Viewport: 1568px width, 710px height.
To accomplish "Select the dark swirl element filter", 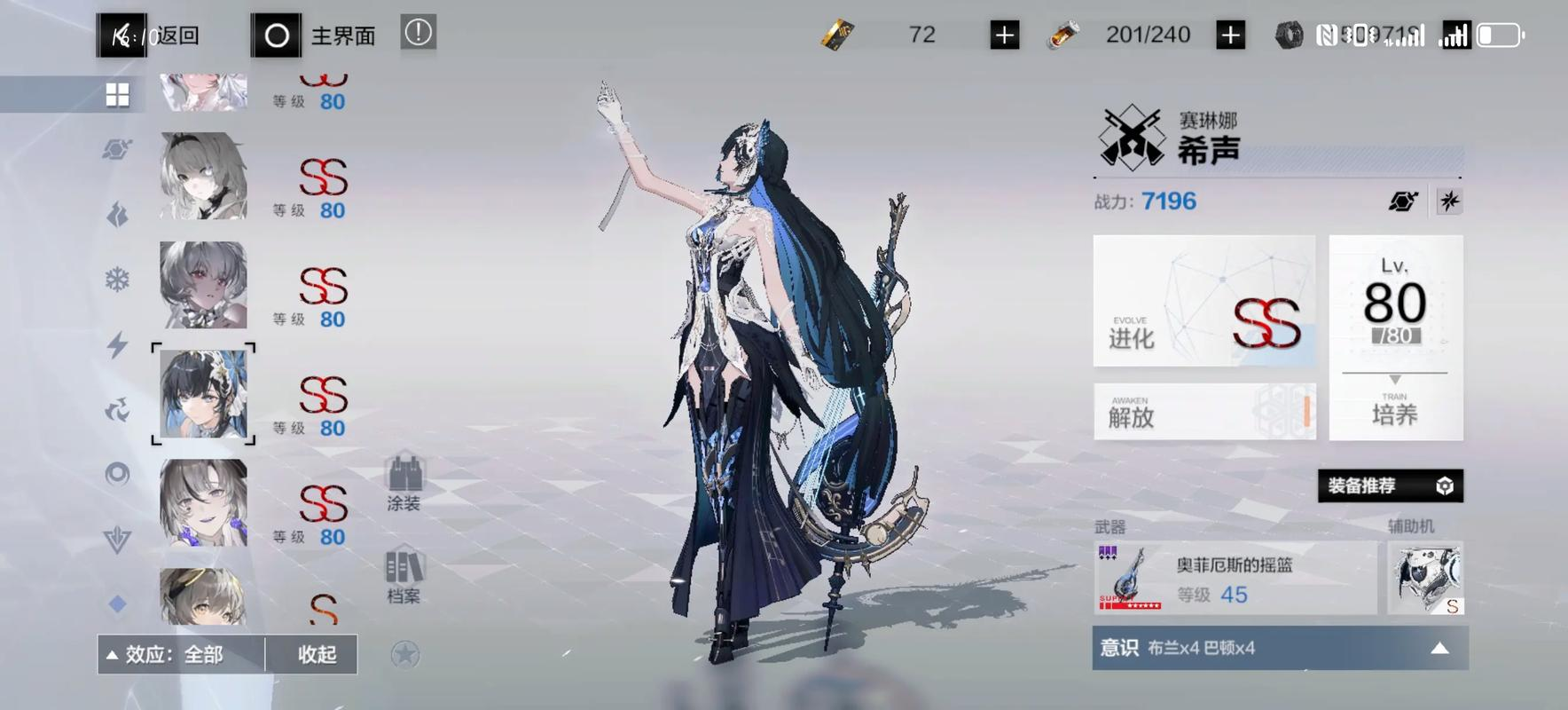I will [117, 409].
